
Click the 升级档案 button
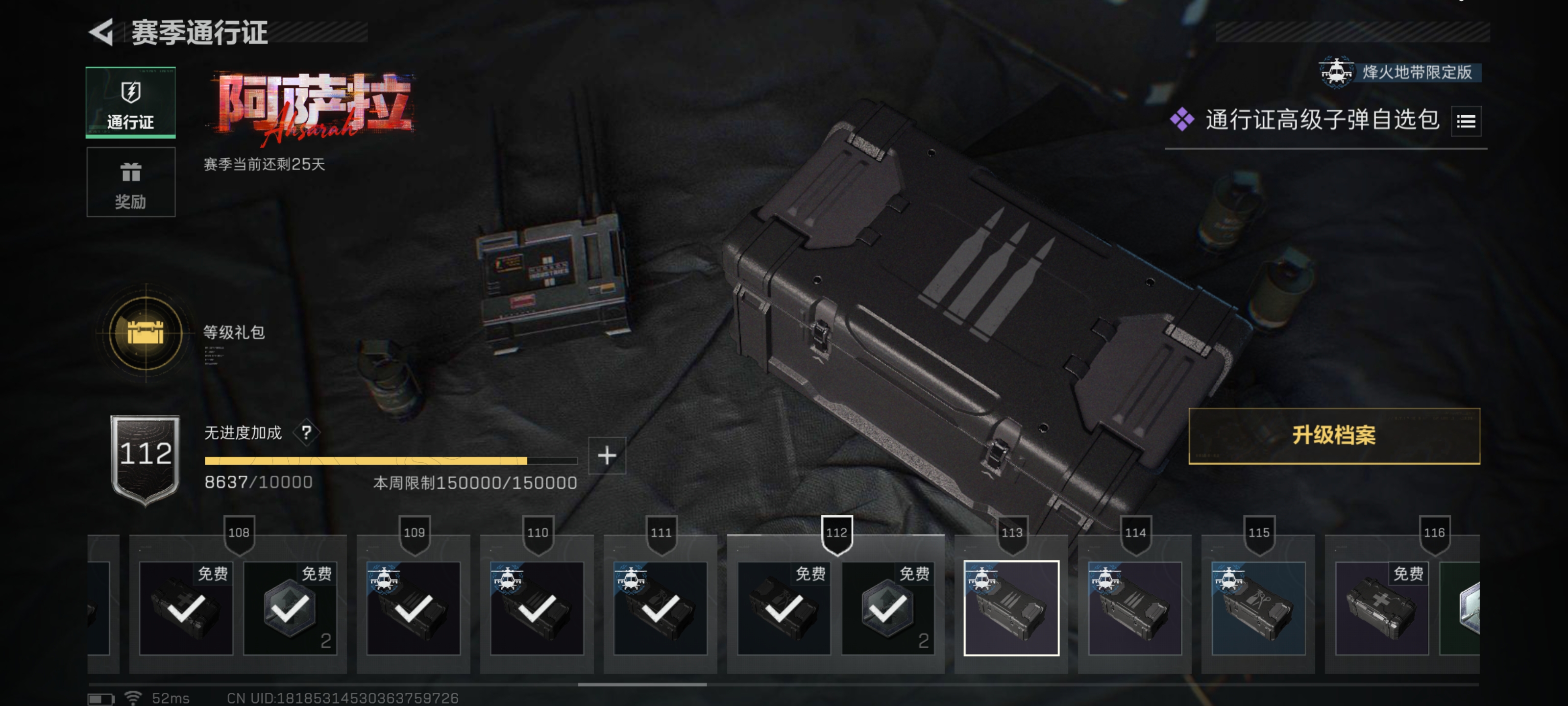pos(1334,435)
